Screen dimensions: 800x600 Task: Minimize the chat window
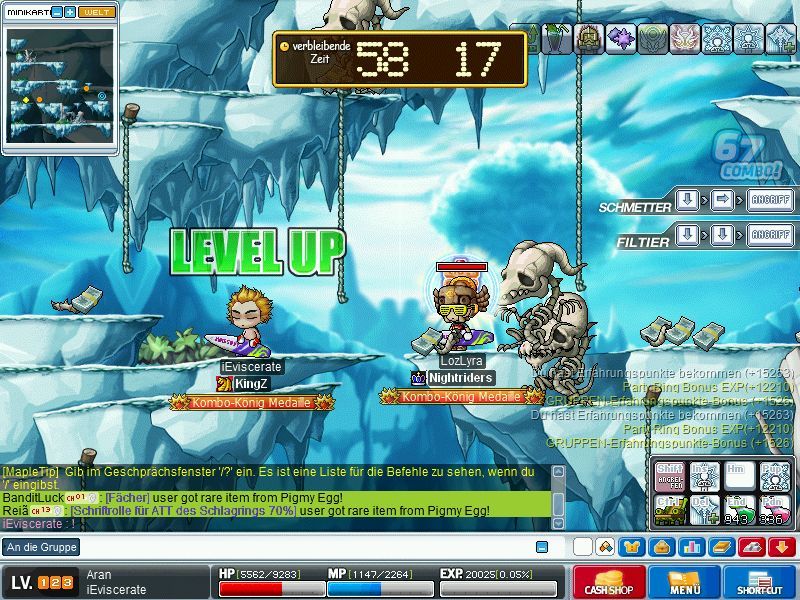pyautogui.click(x=542, y=547)
